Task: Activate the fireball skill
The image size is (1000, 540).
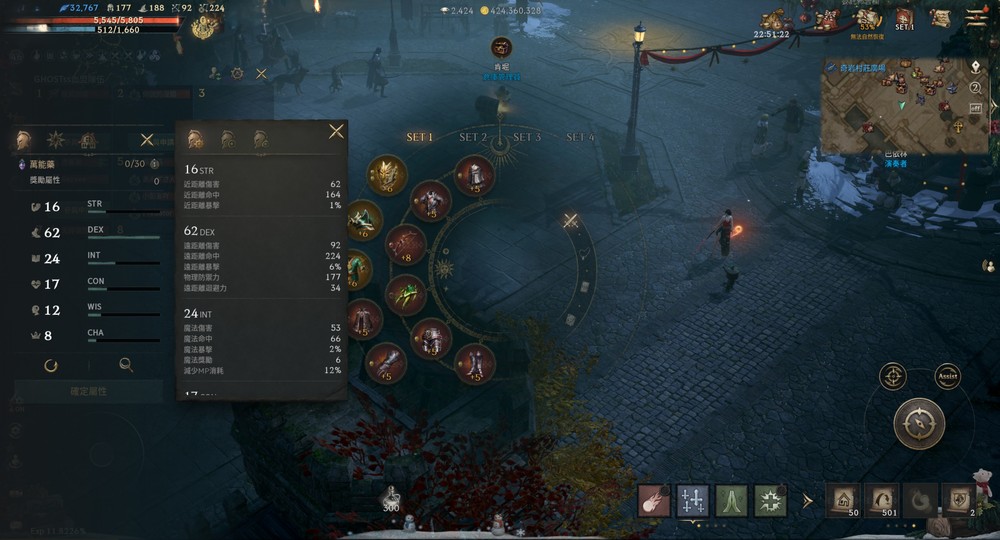Action: (654, 500)
